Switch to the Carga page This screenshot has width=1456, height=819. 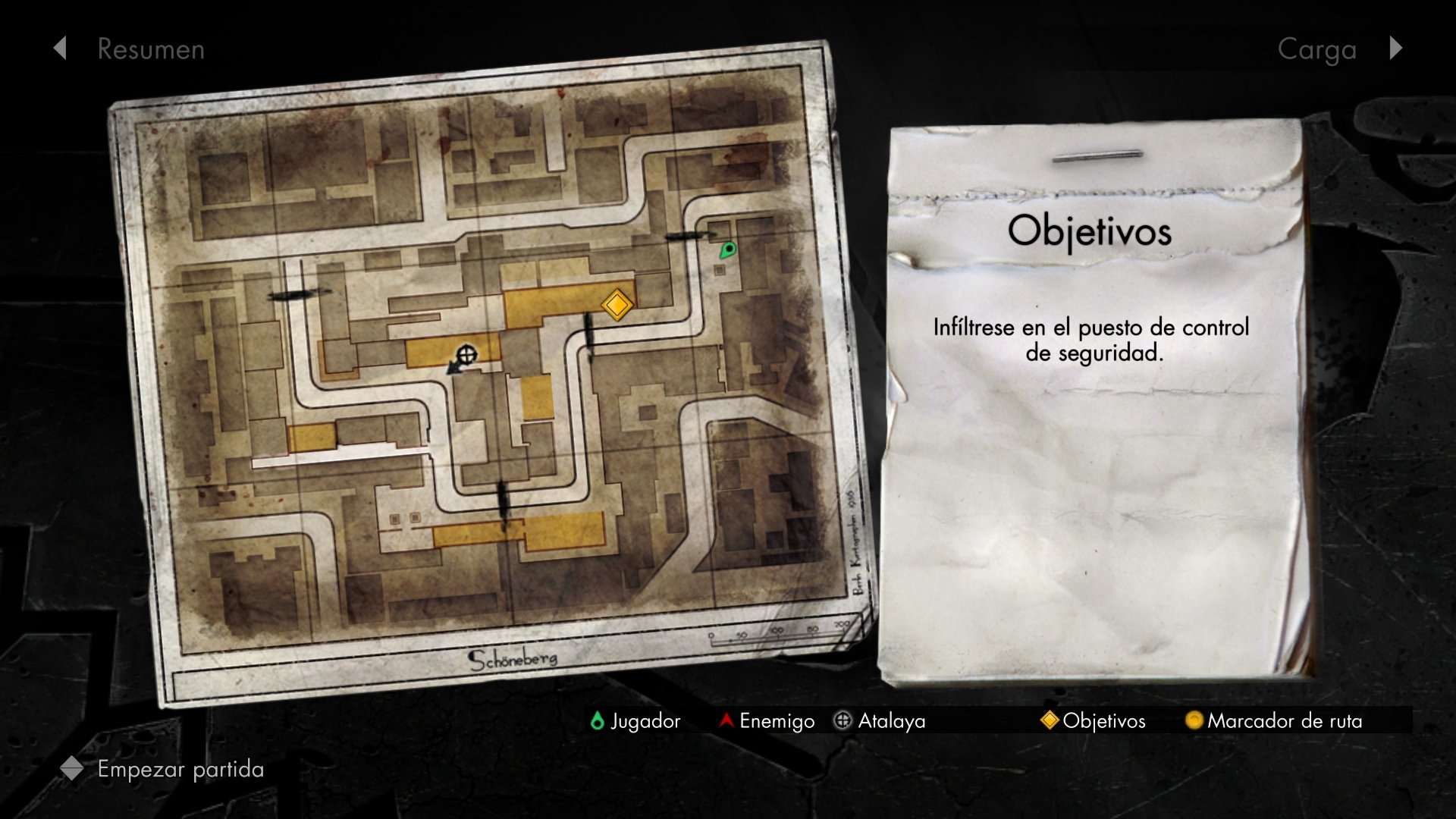pos(1316,50)
